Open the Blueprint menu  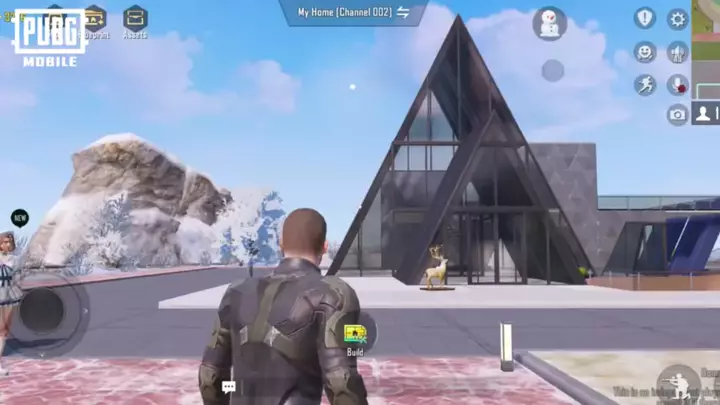pyautogui.click(x=96, y=19)
